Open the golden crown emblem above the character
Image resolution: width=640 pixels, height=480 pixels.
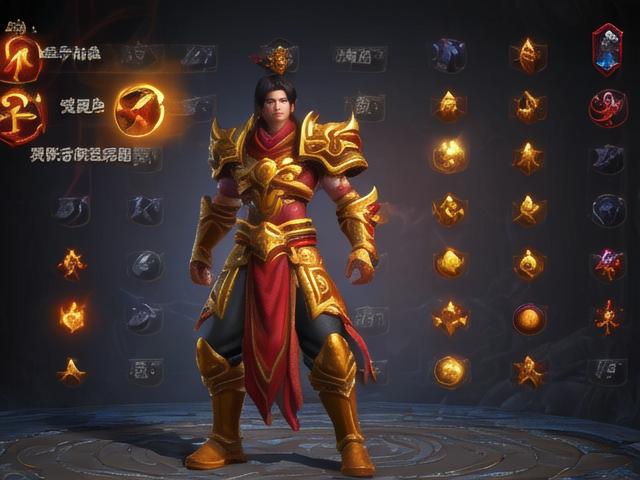click(277, 60)
